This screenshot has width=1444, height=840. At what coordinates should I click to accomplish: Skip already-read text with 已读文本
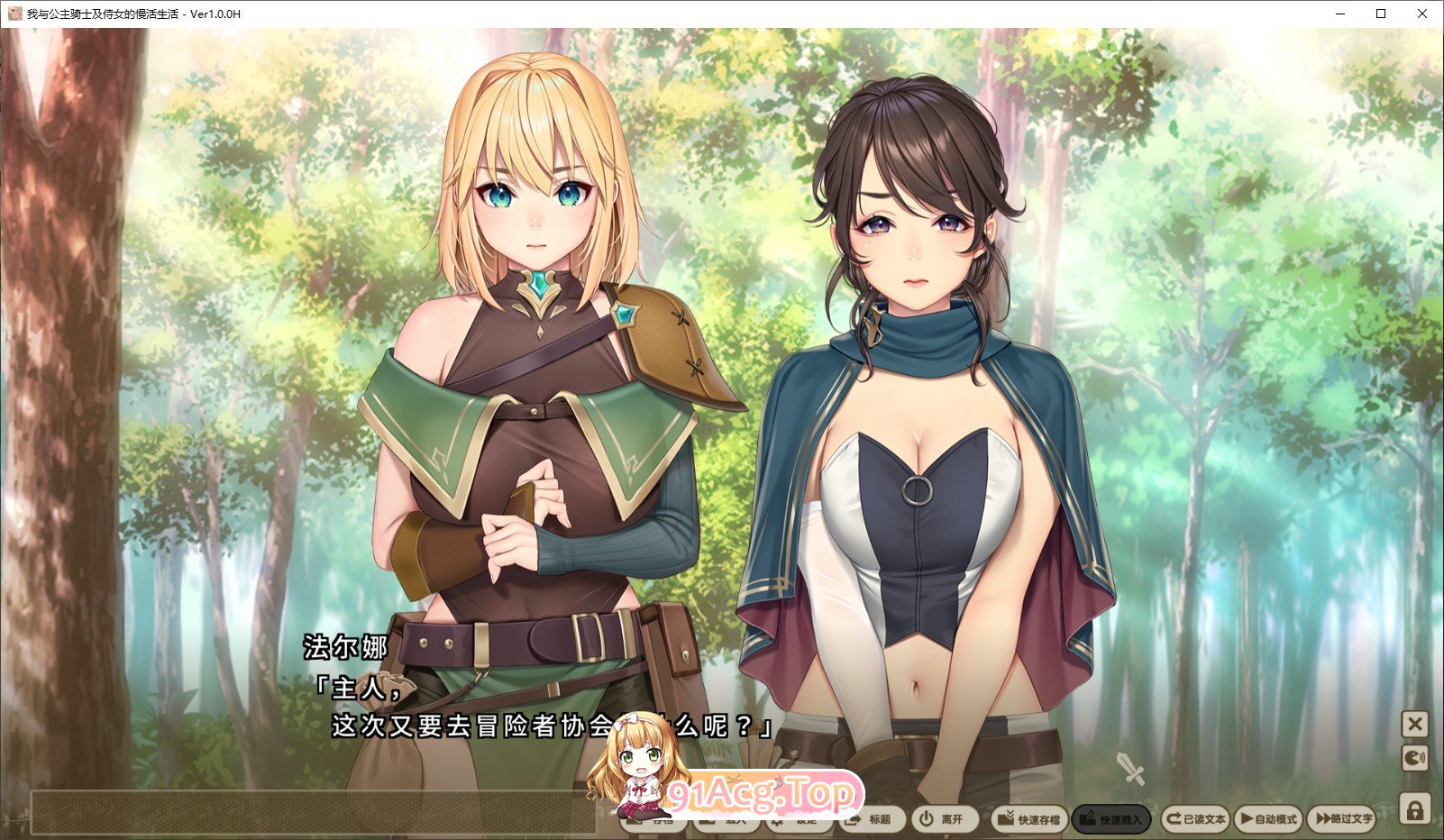(x=1195, y=819)
